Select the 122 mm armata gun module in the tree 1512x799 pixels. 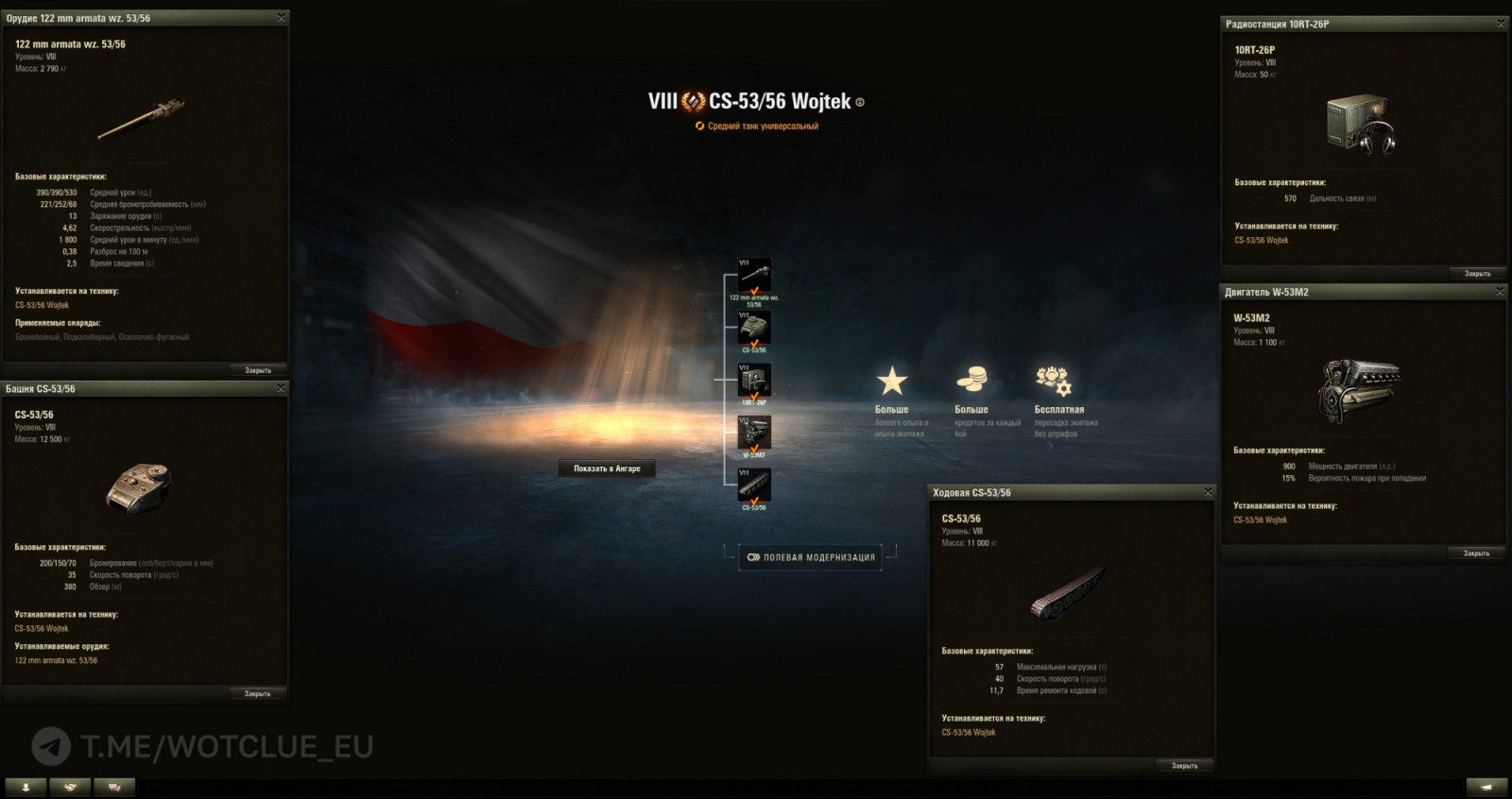click(x=753, y=274)
